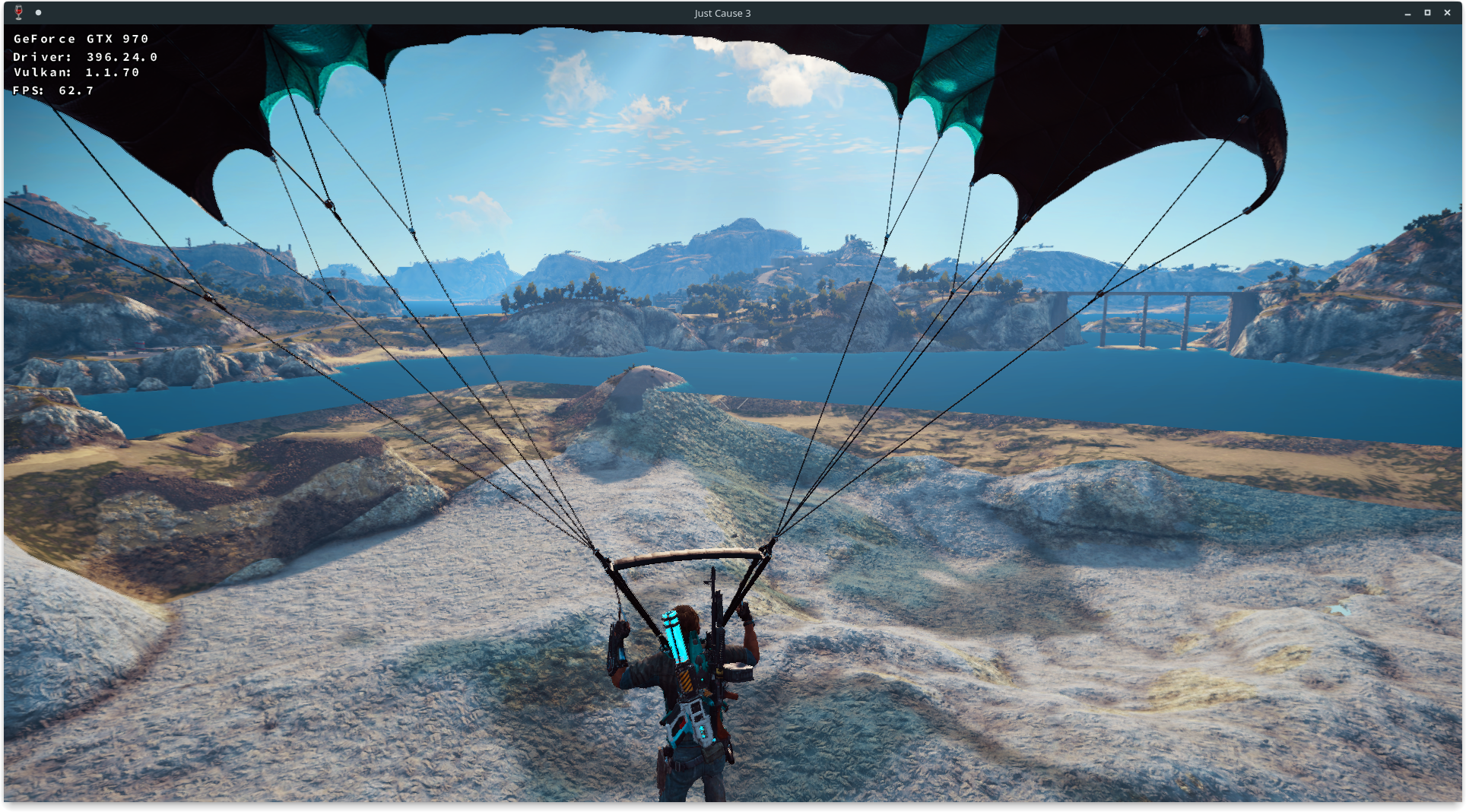
Task: Click the Vulkan 1.1.70 overlay text
Action: click(x=75, y=71)
